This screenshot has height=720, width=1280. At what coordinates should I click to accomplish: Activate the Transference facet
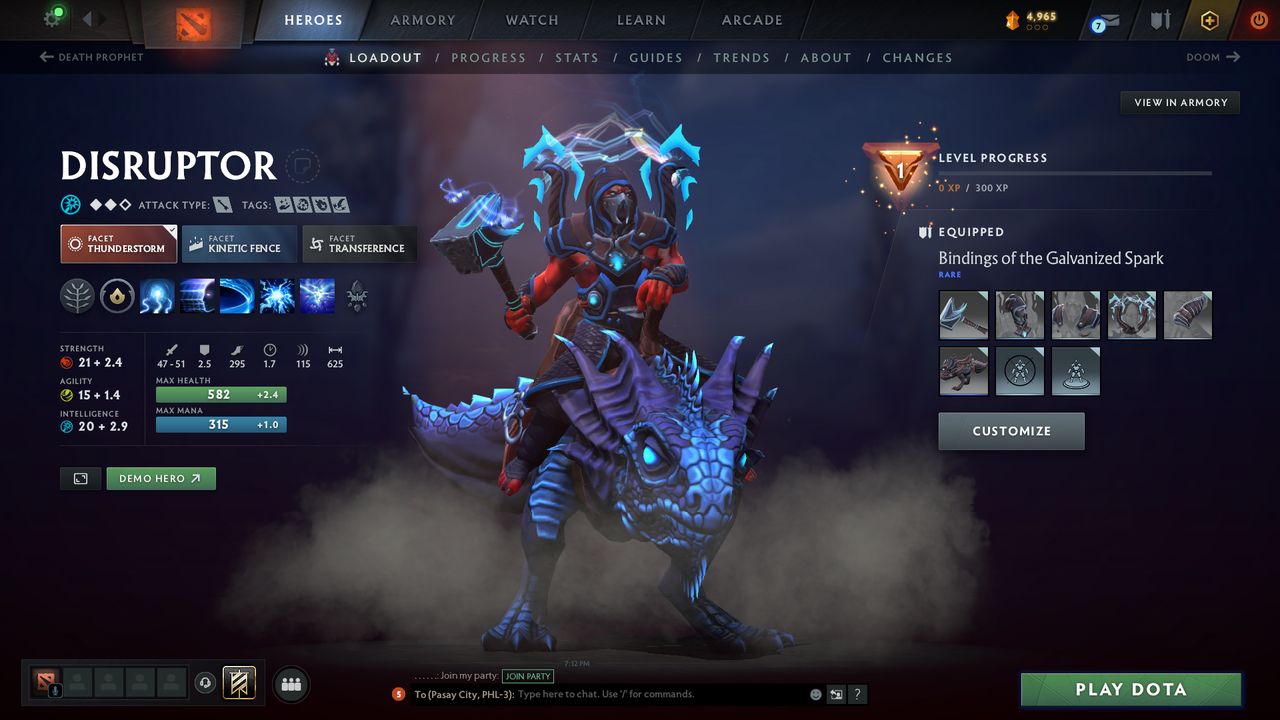coord(359,243)
